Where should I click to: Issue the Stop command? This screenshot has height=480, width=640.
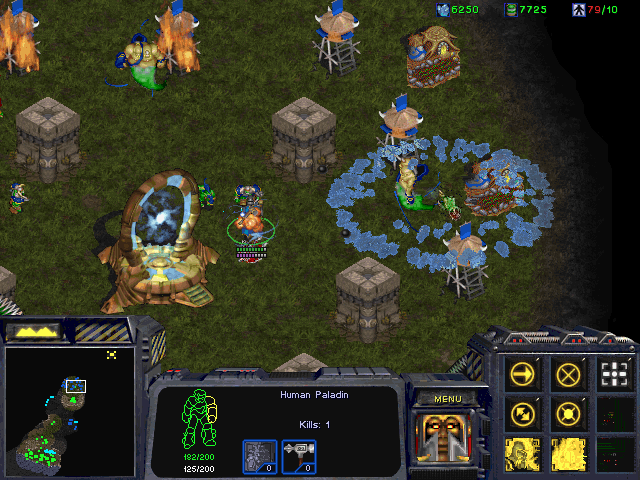pyautogui.click(x=569, y=374)
